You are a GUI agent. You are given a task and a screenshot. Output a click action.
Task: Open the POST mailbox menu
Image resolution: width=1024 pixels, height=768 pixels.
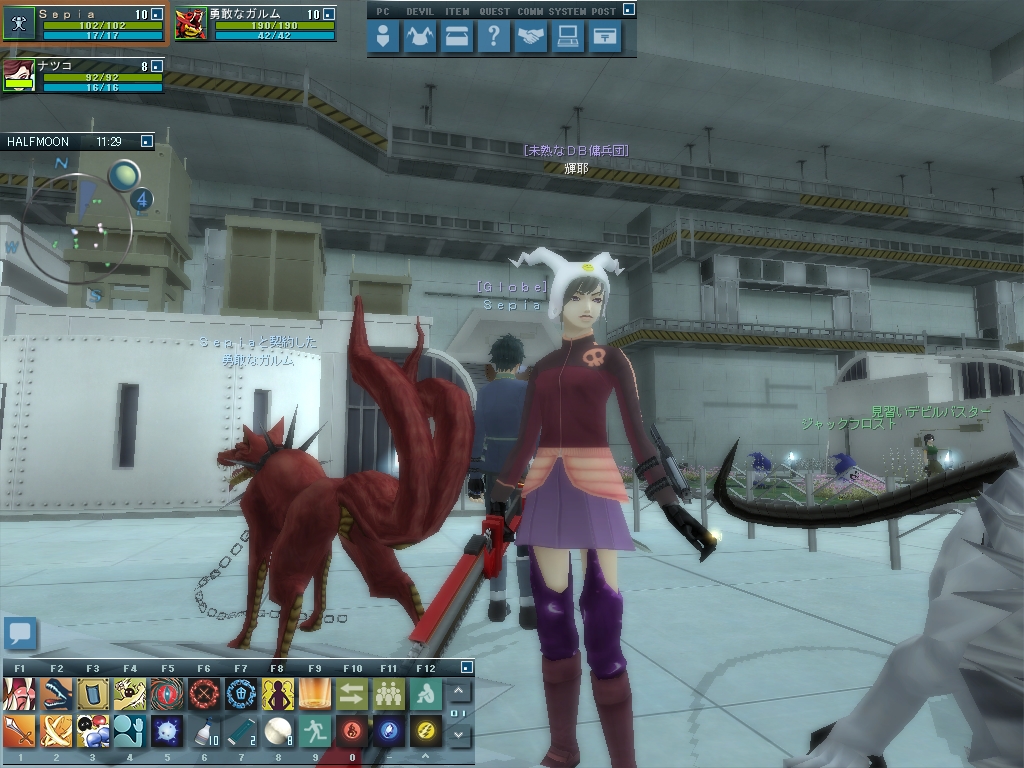pyautogui.click(x=604, y=38)
